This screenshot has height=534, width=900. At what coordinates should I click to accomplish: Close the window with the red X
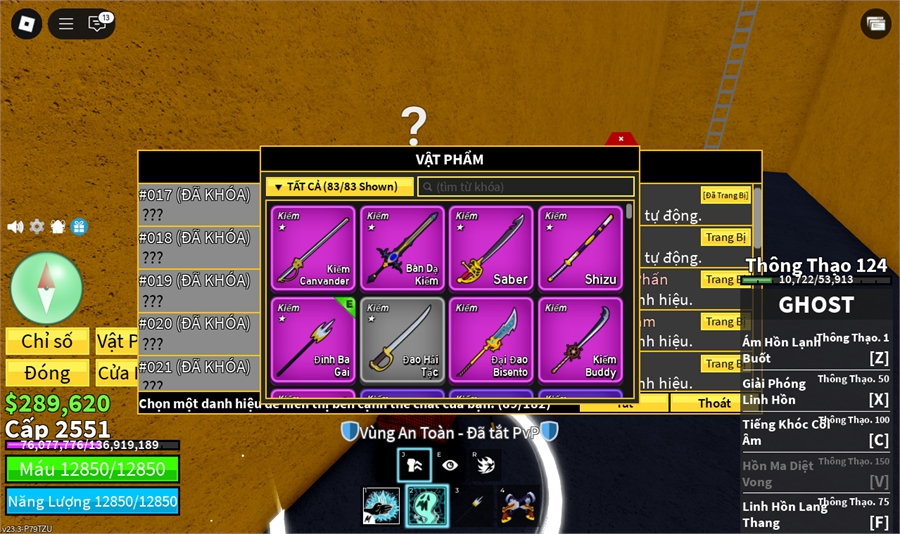(621, 139)
